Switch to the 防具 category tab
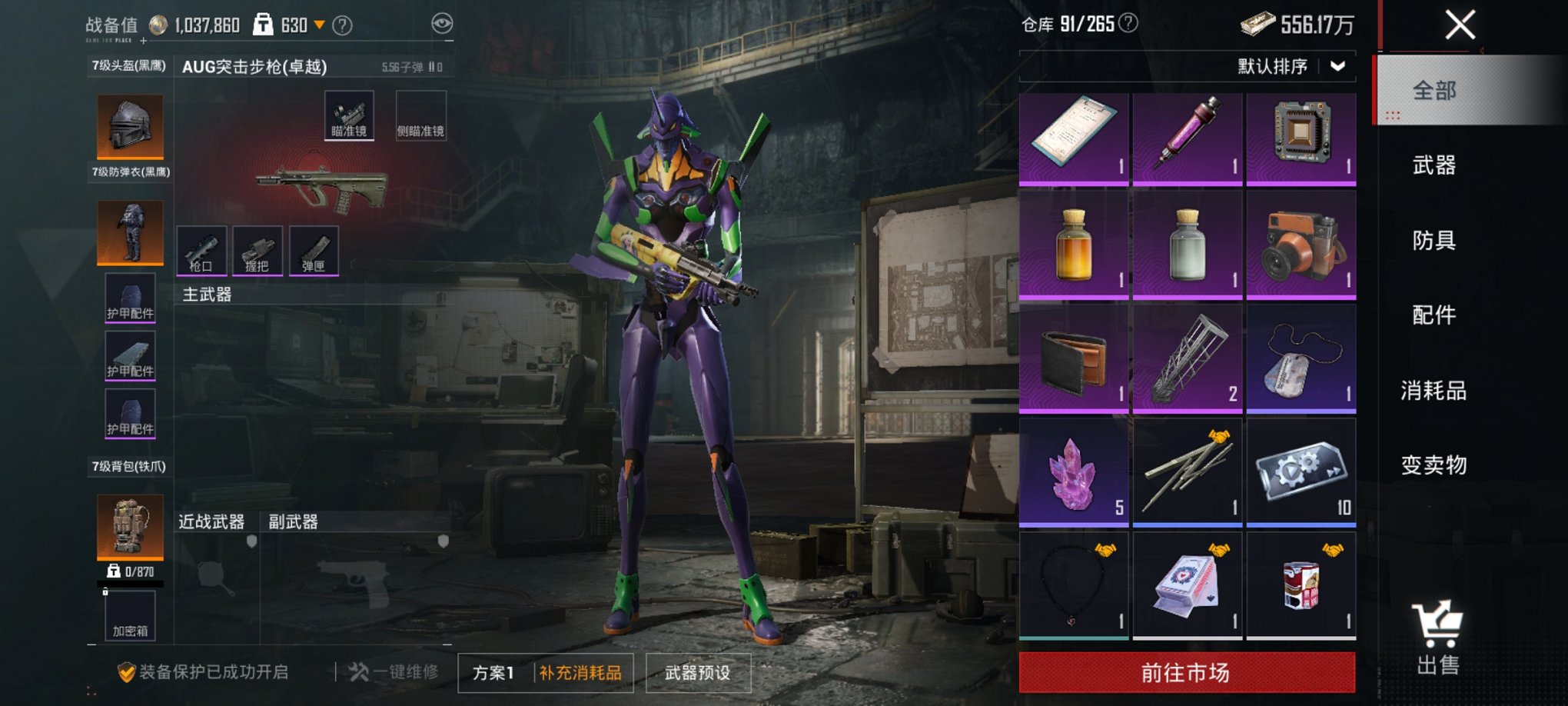The image size is (1568, 706). [1433, 241]
